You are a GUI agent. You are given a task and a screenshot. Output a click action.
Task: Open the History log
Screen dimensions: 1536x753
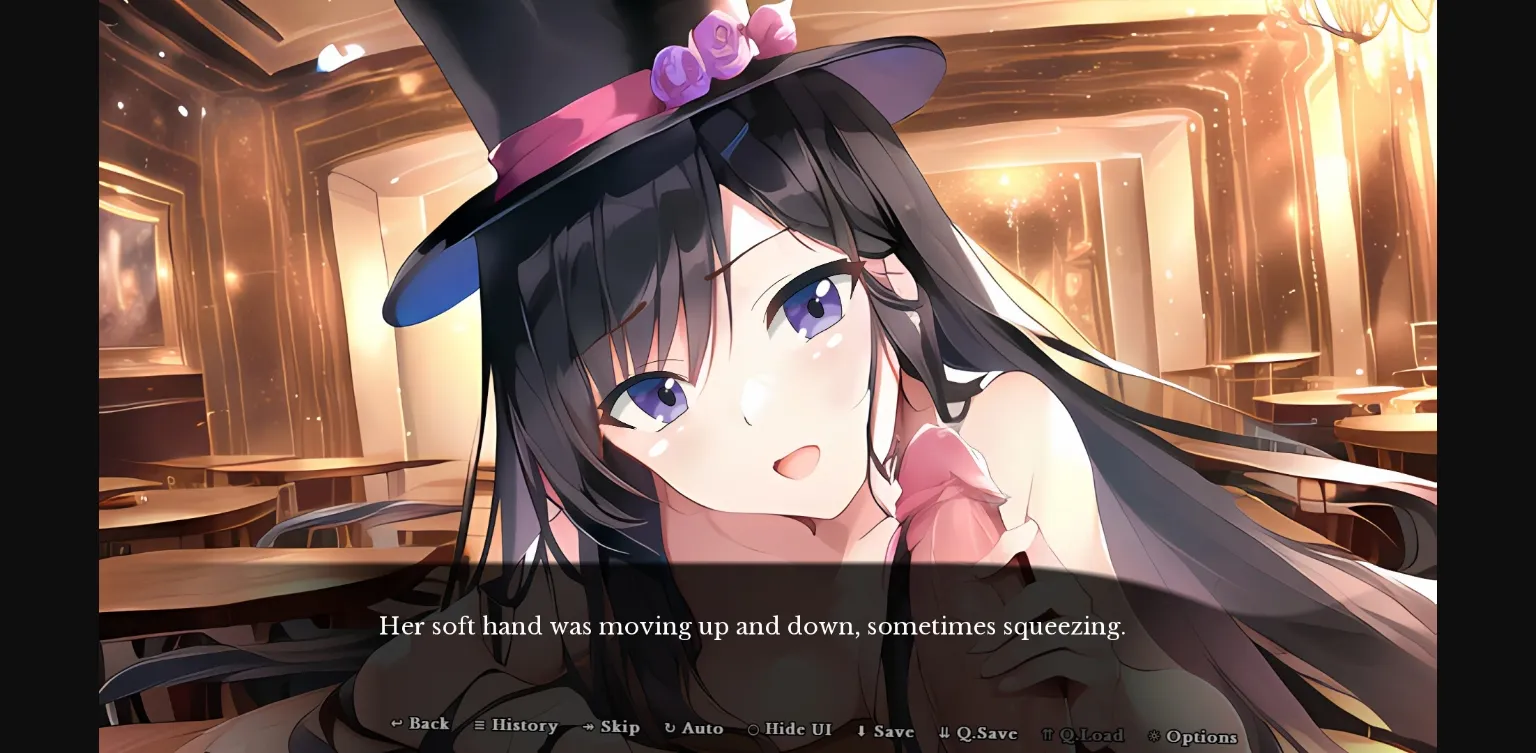pyautogui.click(x=517, y=726)
